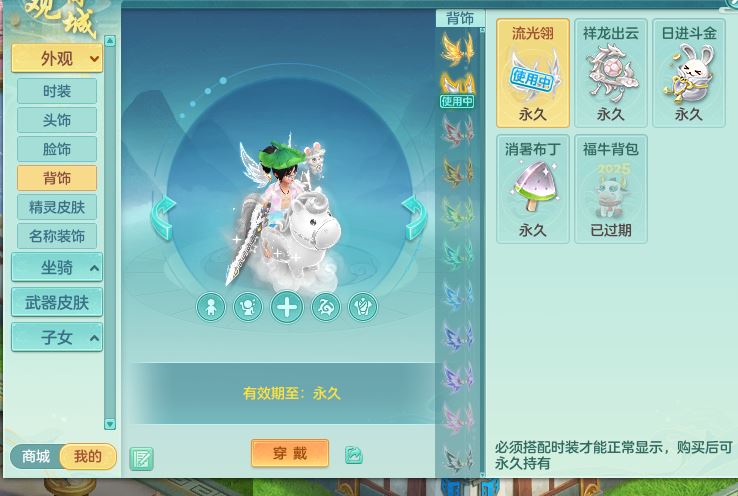Click the round plus button below character
This screenshot has height=496, width=738.
(287, 307)
